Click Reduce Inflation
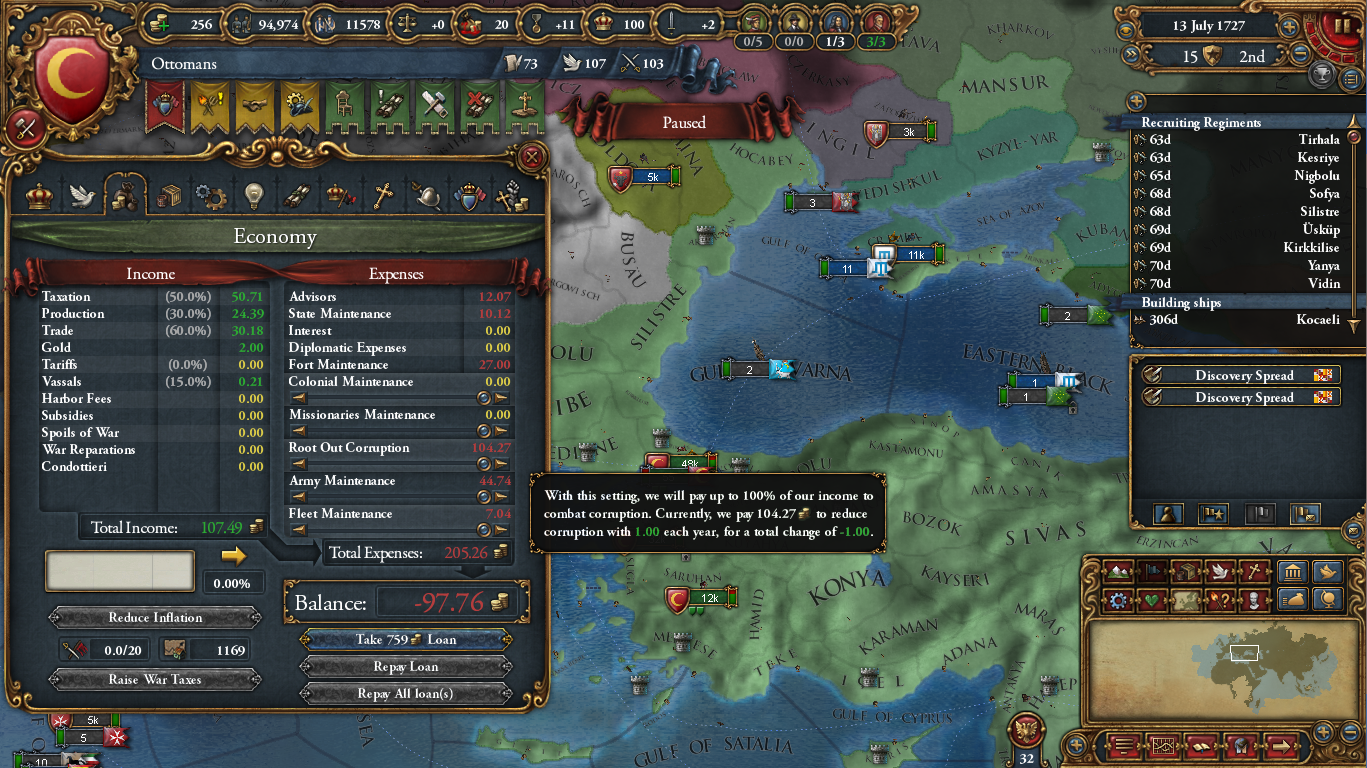This screenshot has width=1367, height=768. tap(155, 618)
